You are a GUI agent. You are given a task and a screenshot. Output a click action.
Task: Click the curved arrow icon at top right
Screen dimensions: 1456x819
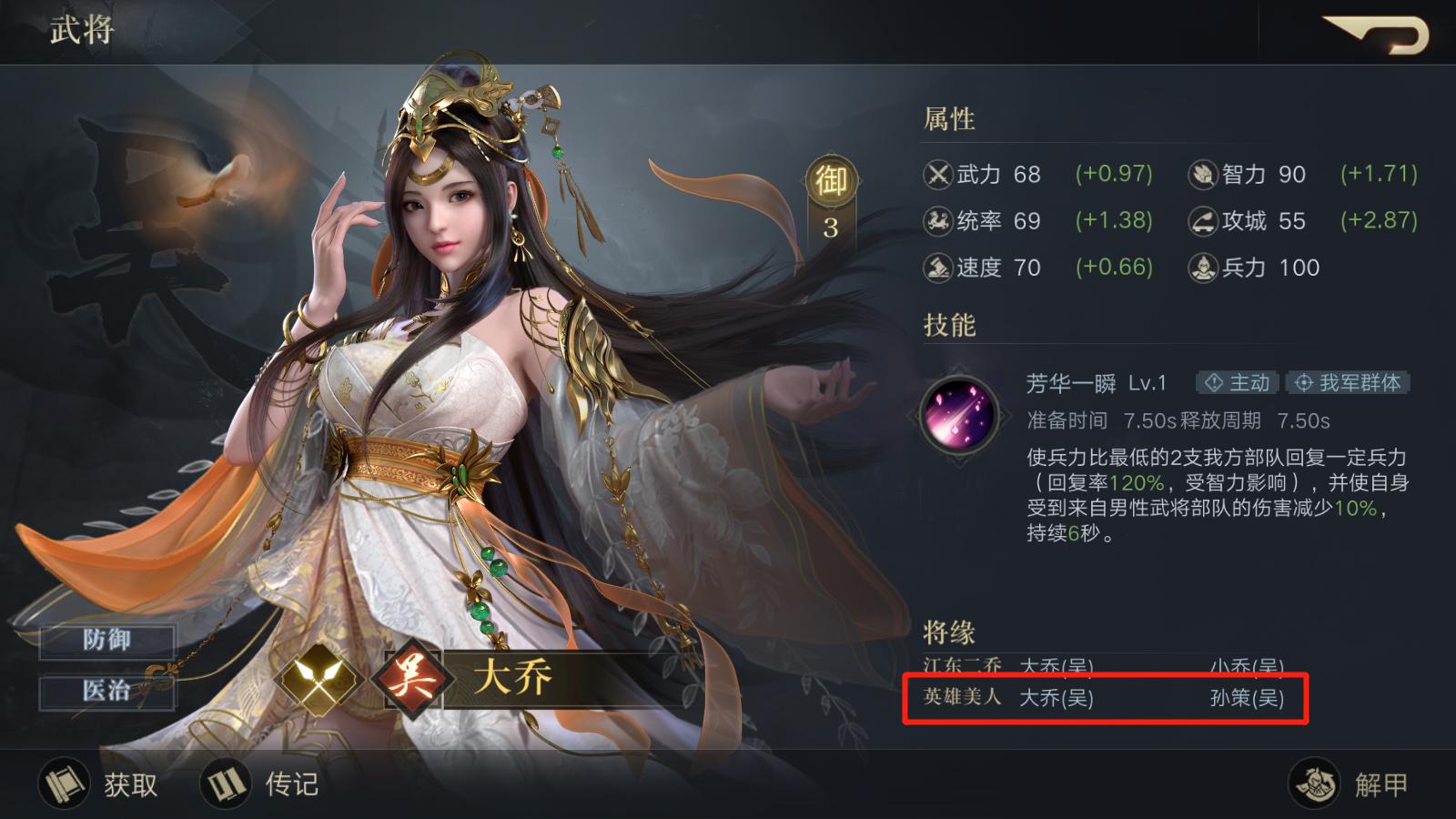pos(1374,32)
